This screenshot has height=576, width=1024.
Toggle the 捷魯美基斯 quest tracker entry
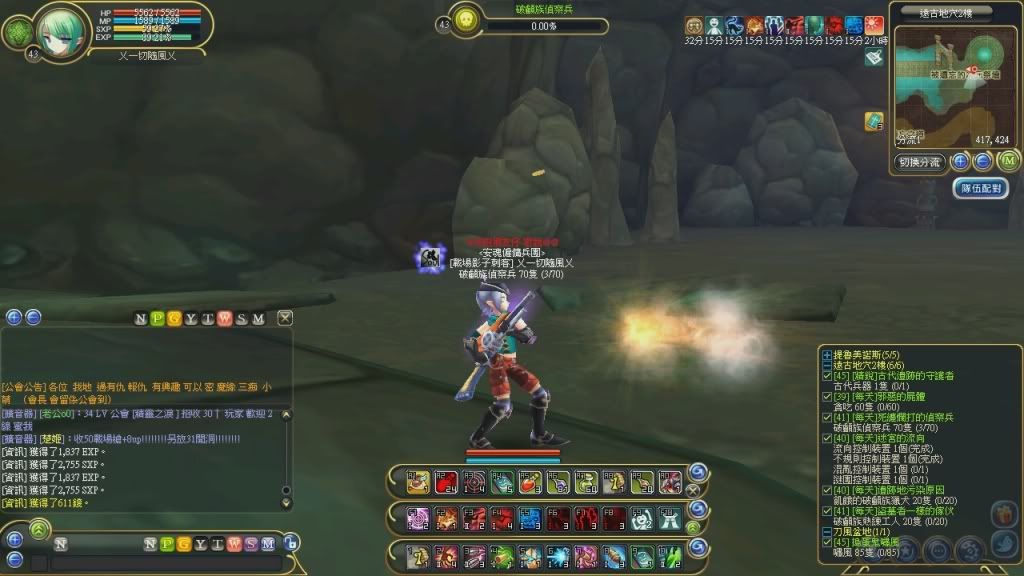[826, 354]
